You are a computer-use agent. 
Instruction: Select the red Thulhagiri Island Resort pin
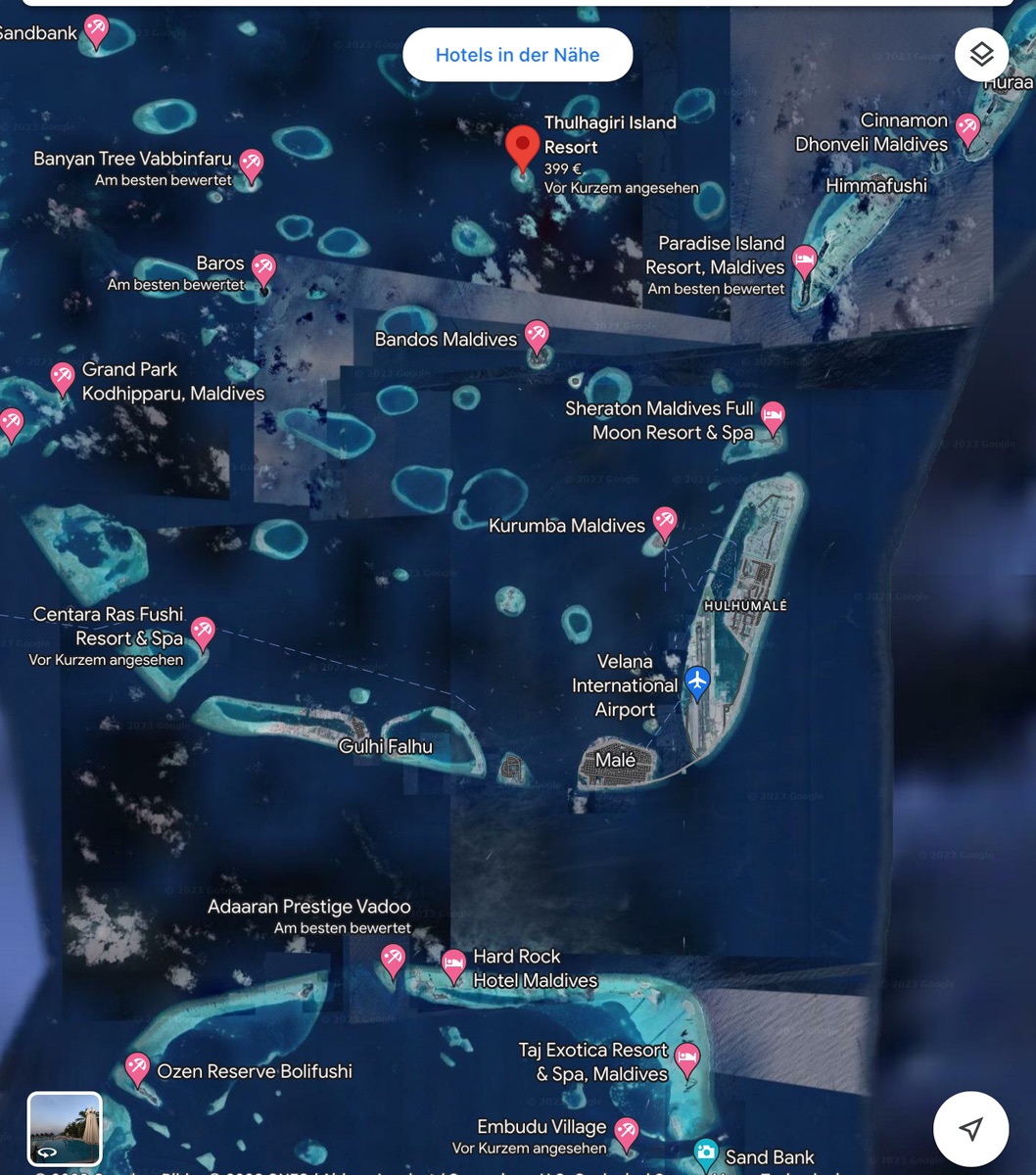pyautogui.click(x=523, y=148)
